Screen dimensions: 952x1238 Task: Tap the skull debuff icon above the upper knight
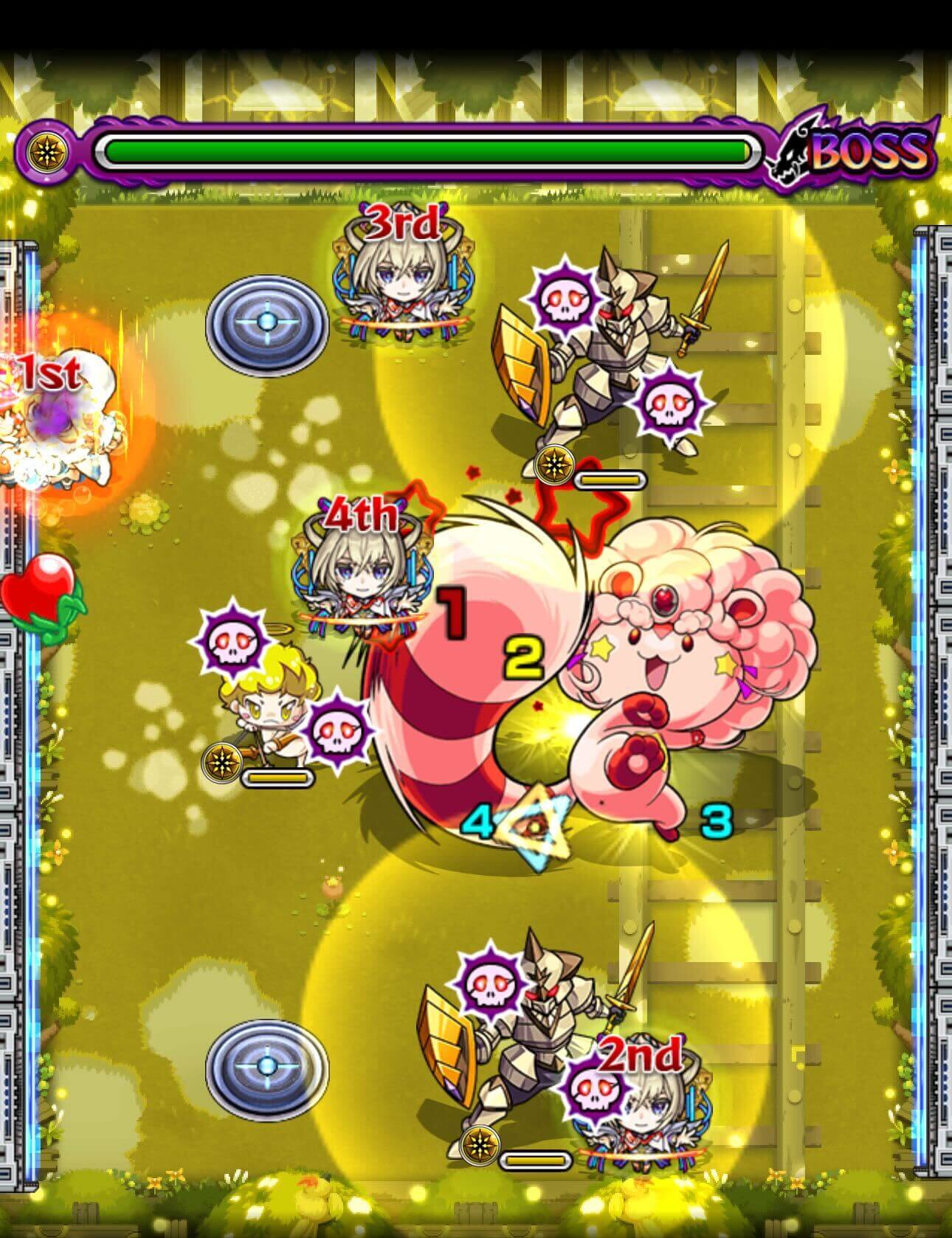tap(565, 297)
